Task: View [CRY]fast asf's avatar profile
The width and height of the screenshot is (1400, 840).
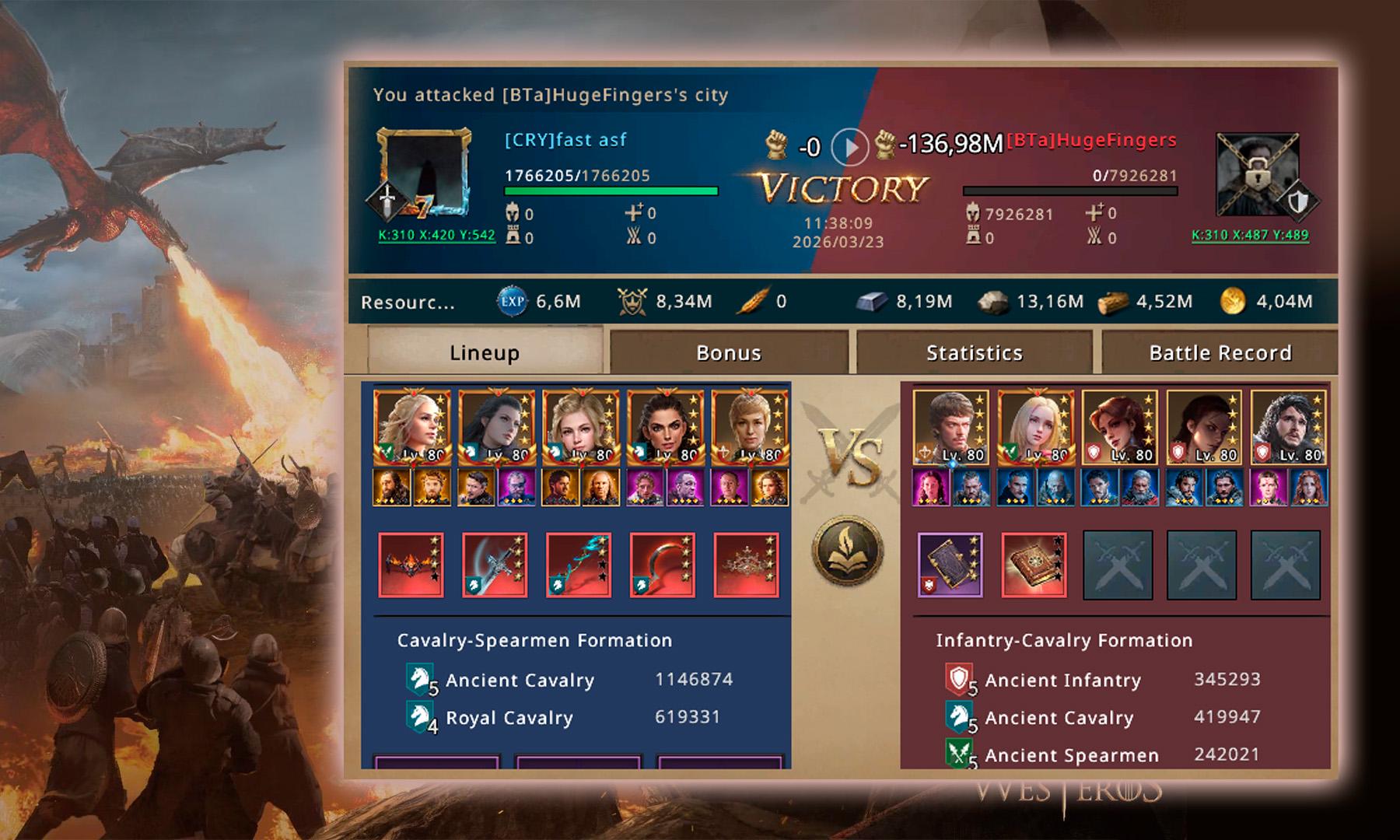Action: click(x=424, y=173)
